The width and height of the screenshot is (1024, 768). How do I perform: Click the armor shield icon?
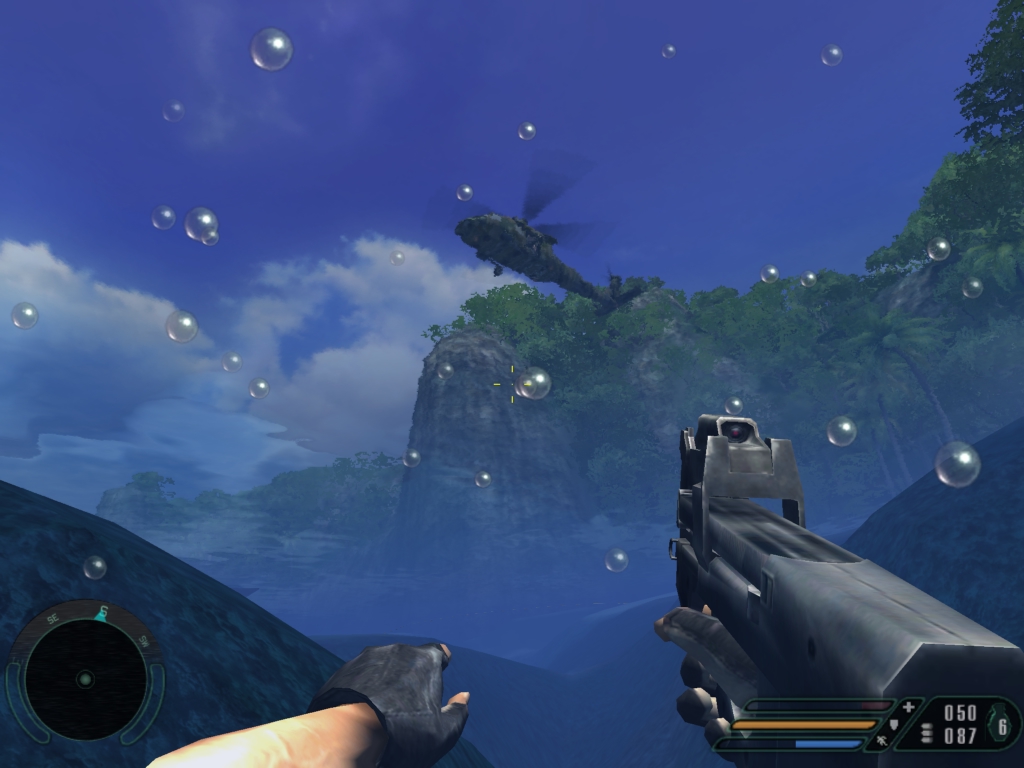click(x=895, y=725)
